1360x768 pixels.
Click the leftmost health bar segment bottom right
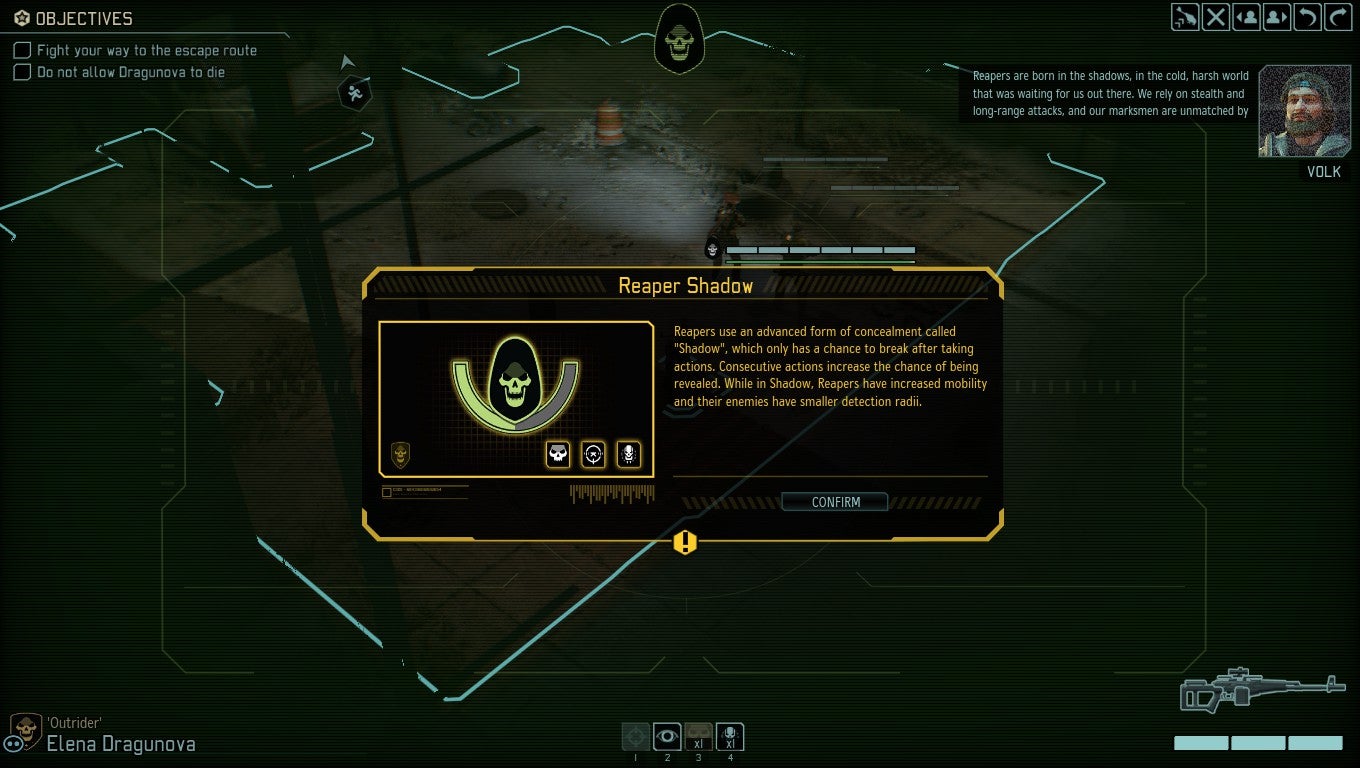pyautogui.click(x=1201, y=743)
